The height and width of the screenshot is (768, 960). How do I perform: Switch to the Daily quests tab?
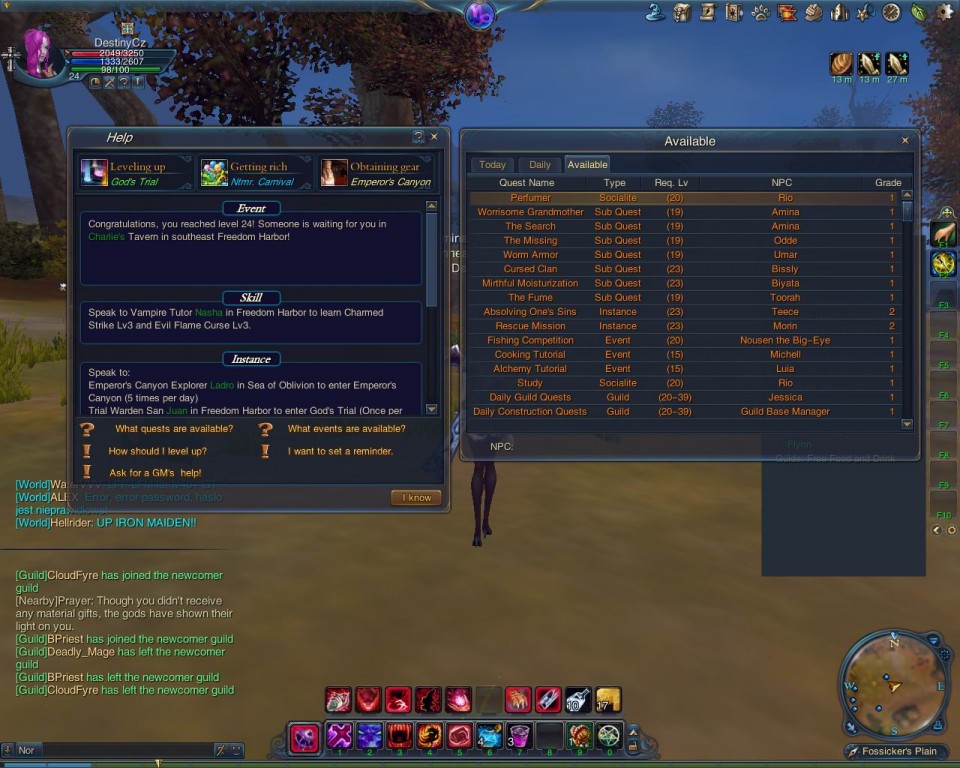click(x=539, y=165)
